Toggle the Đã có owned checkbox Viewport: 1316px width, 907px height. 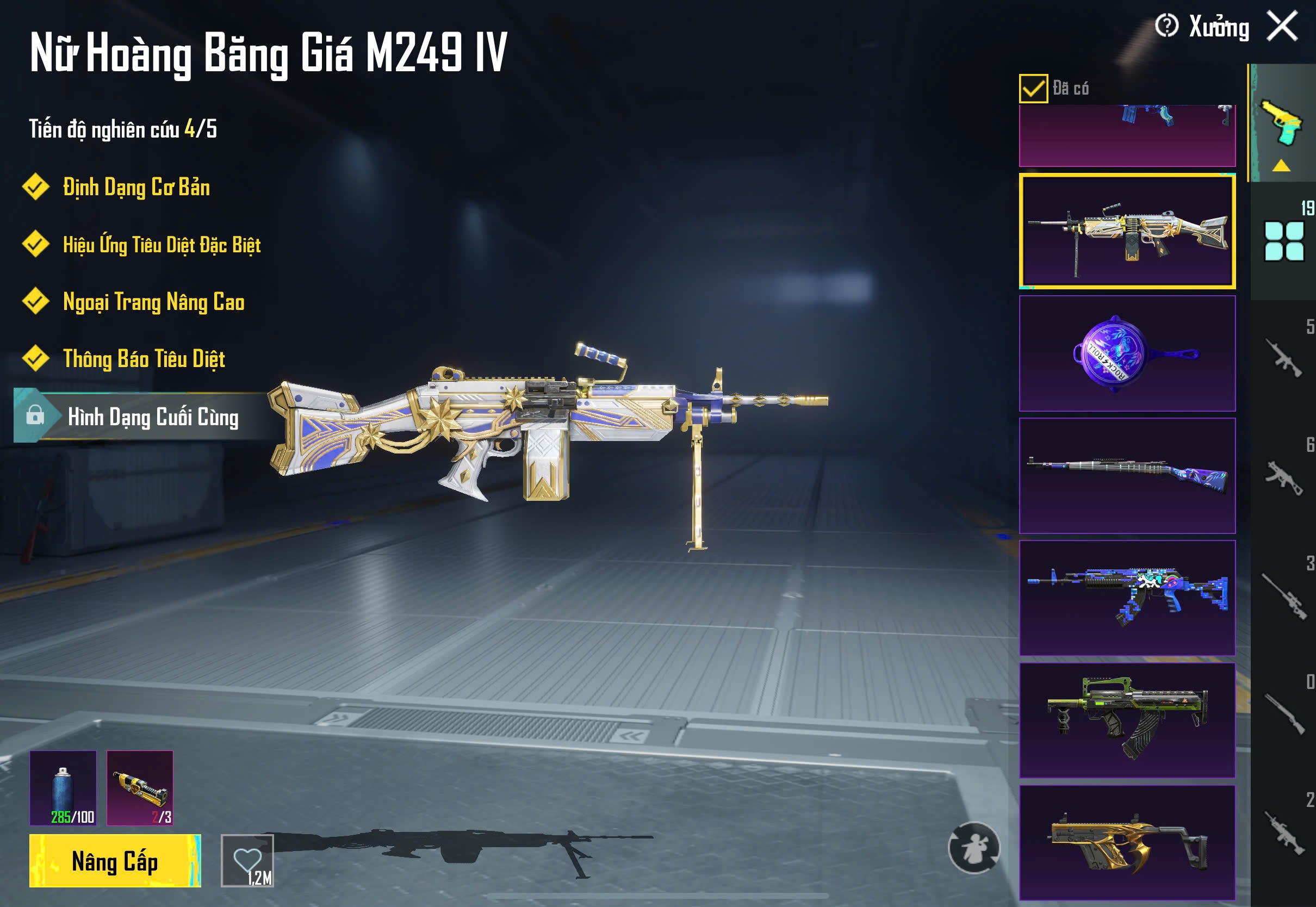pos(1033,89)
